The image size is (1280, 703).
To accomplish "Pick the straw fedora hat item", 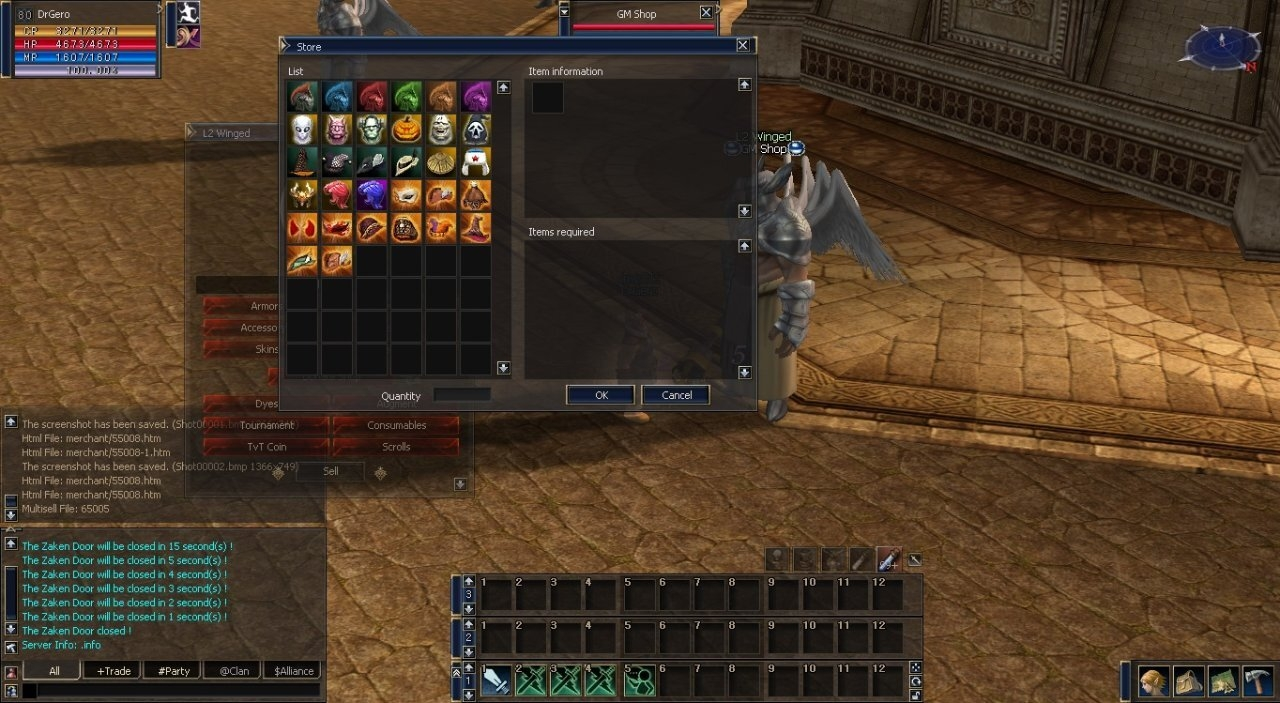I will (x=406, y=163).
